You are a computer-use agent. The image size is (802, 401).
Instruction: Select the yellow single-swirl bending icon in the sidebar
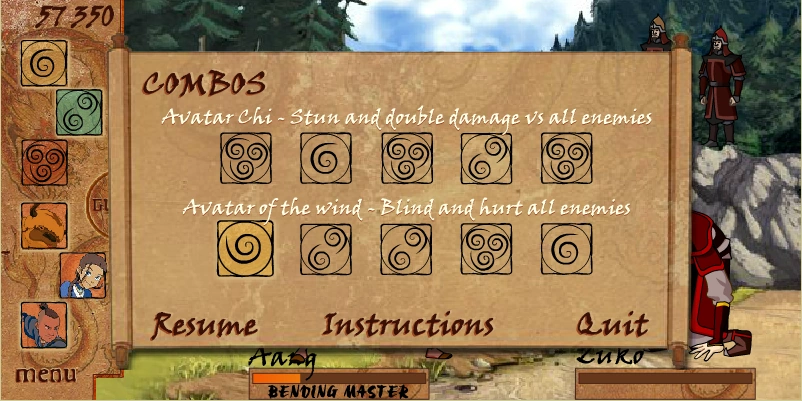tap(44, 64)
